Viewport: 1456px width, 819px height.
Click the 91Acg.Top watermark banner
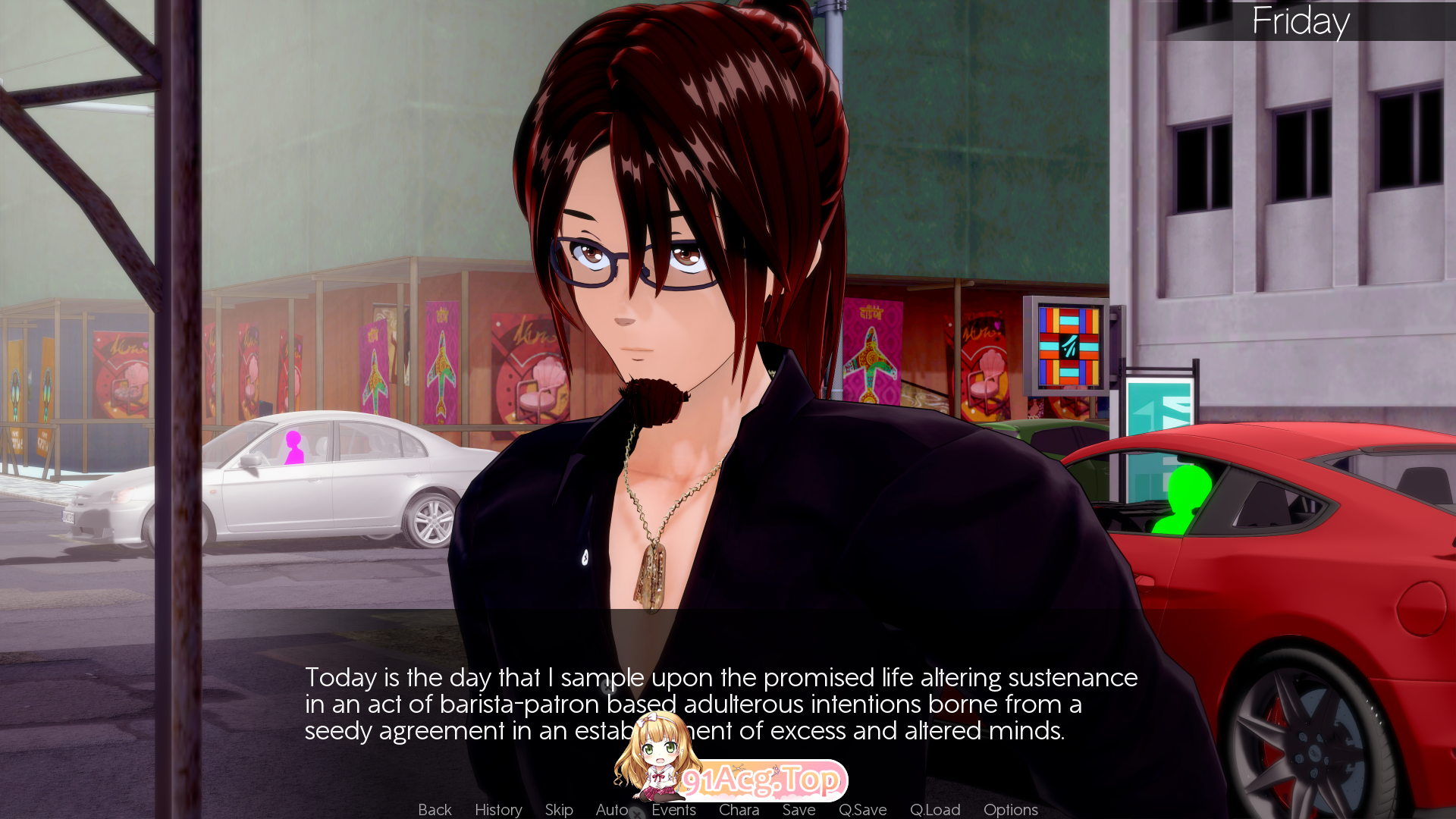point(761,780)
